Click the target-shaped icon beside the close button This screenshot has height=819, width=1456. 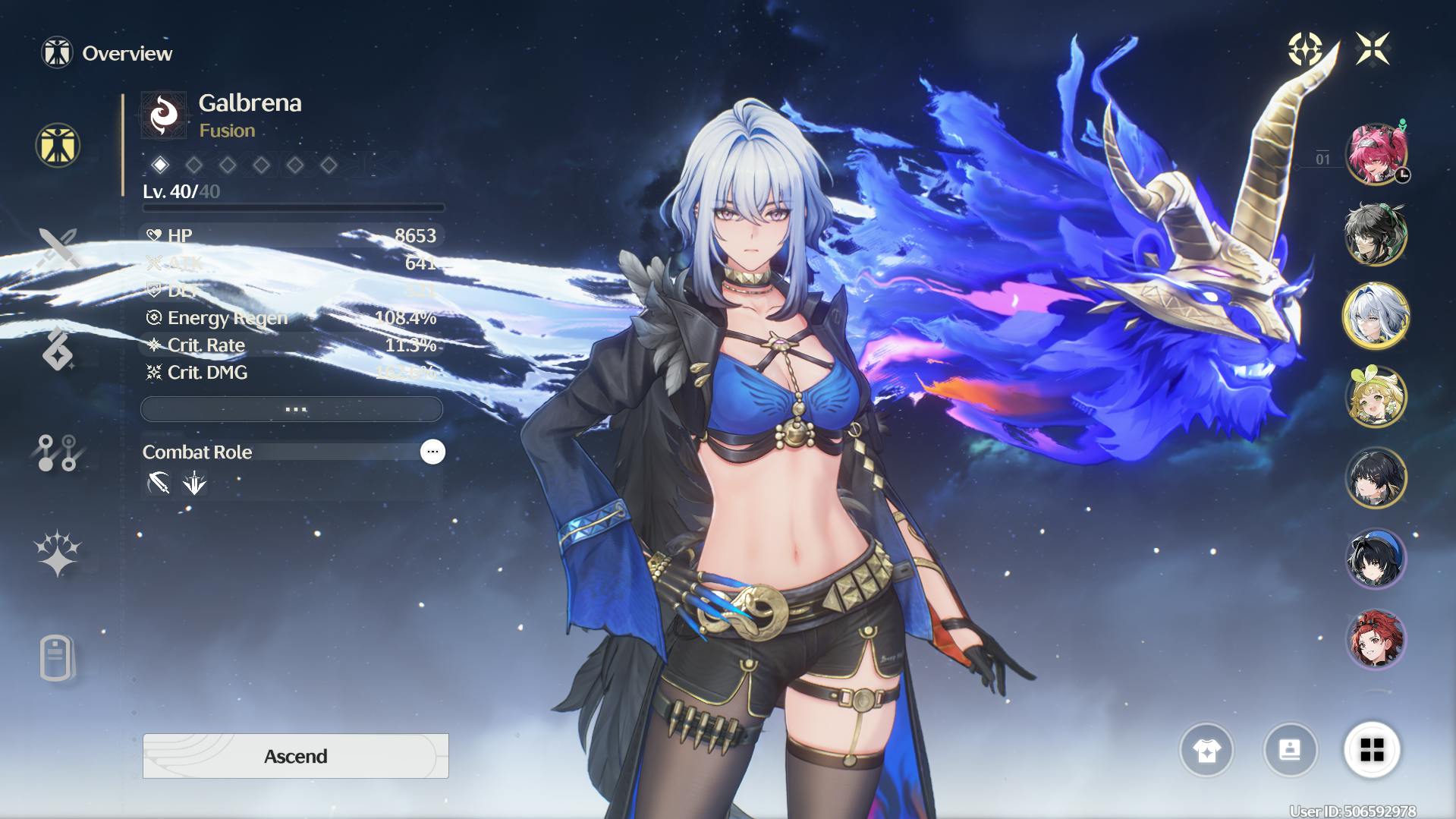point(1305,49)
